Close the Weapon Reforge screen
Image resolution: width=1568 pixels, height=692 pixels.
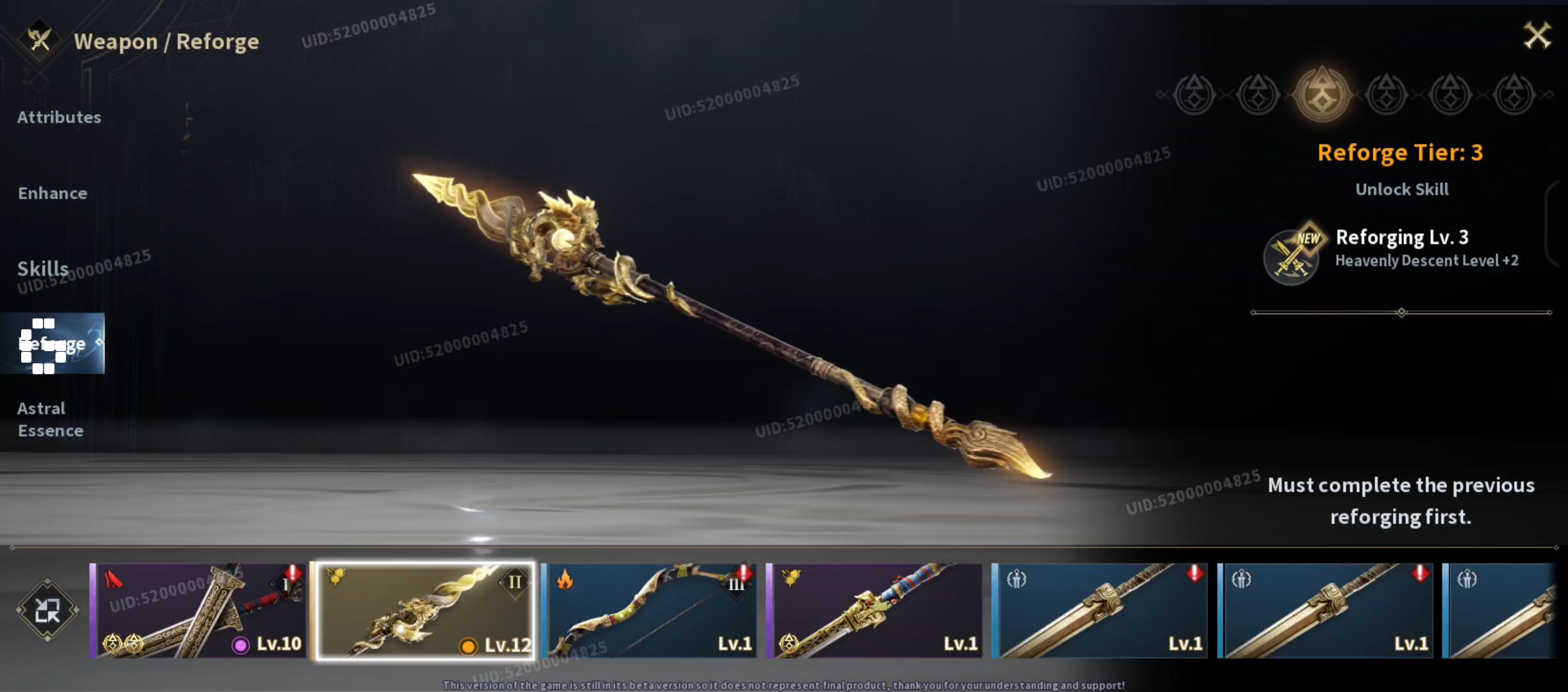(1537, 36)
